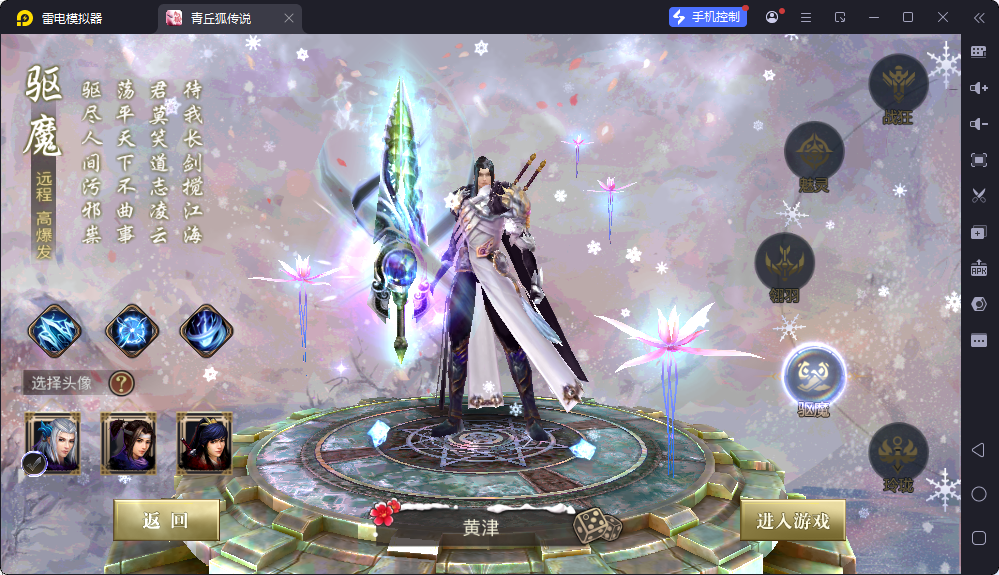Edit the character name field 黄津
This screenshot has height=575, width=999.
point(481,527)
